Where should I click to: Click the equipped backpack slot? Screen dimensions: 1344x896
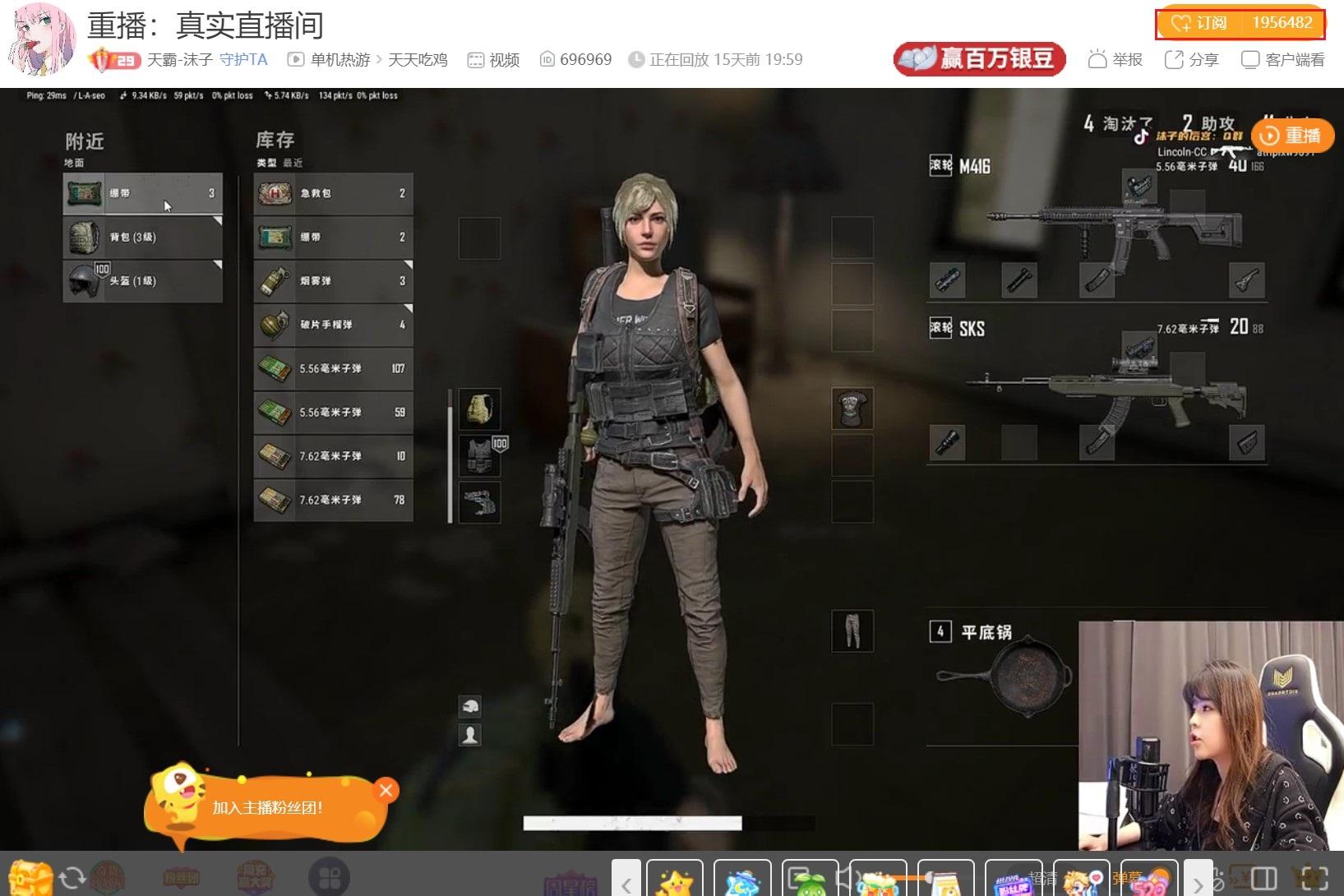pos(479,409)
